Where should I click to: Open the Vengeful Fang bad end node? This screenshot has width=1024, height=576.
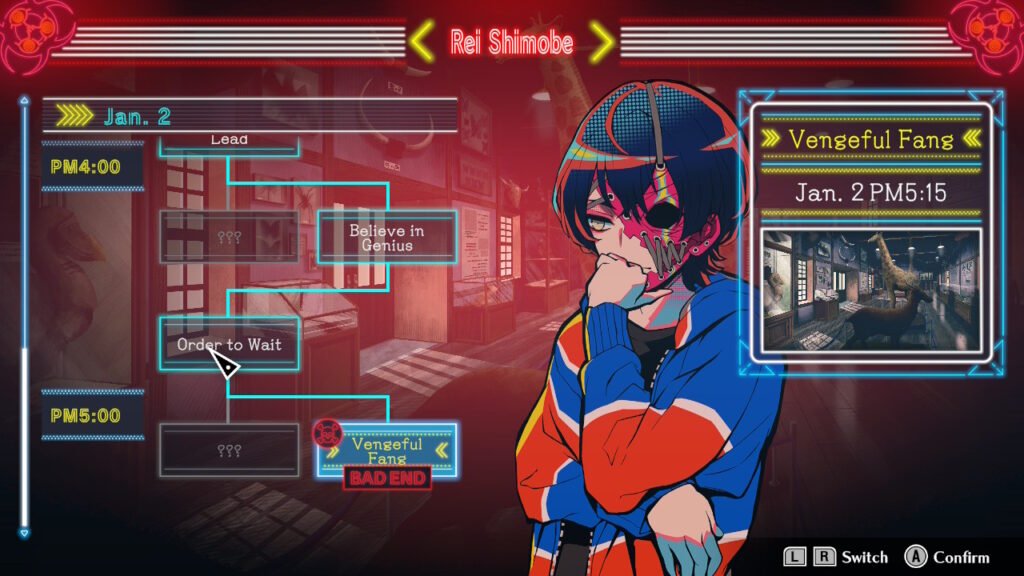387,449
